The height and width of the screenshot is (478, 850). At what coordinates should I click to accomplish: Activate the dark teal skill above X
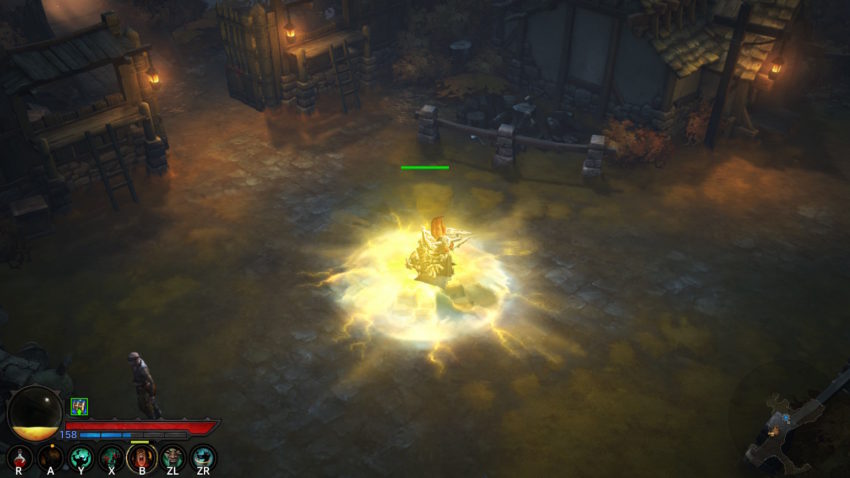pos(111,457)
